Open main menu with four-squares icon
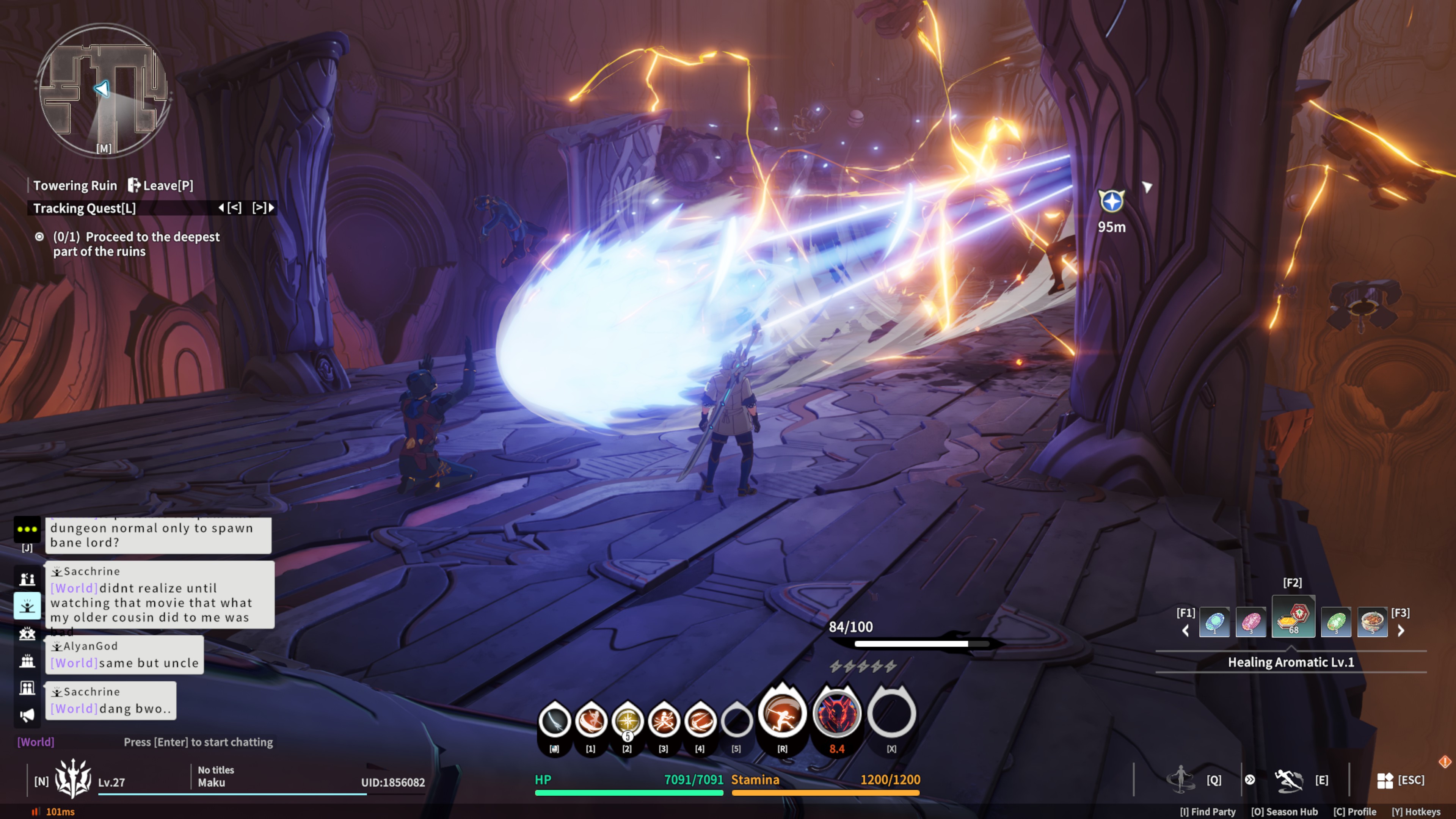 coord(1385,781)
